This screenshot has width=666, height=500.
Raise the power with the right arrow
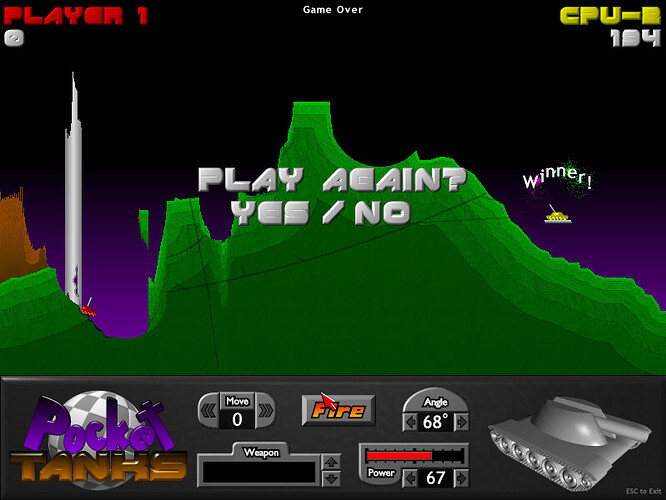tap(461, 478)
